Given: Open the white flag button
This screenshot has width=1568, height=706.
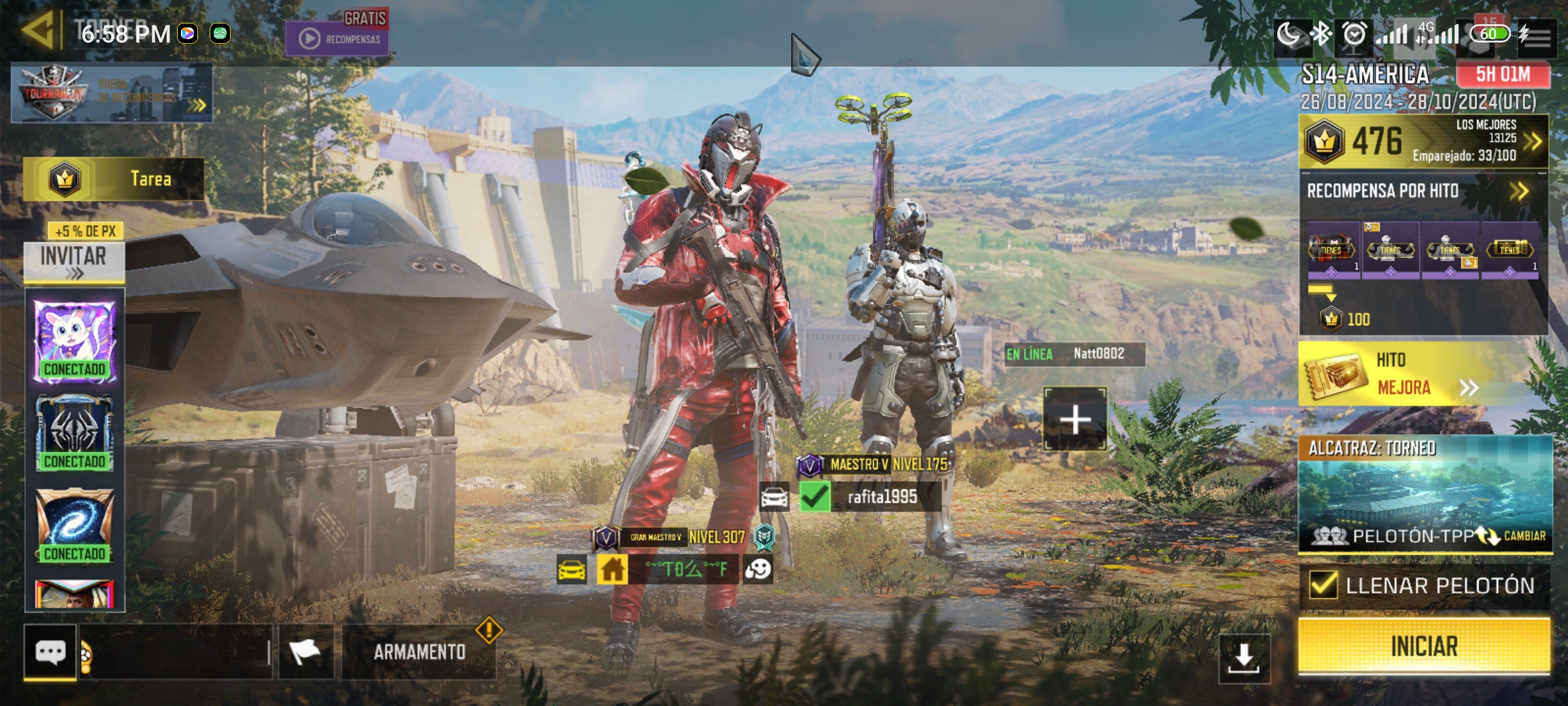Looking at the screenshot, I should pyautogui.click(x=306, y=652).
